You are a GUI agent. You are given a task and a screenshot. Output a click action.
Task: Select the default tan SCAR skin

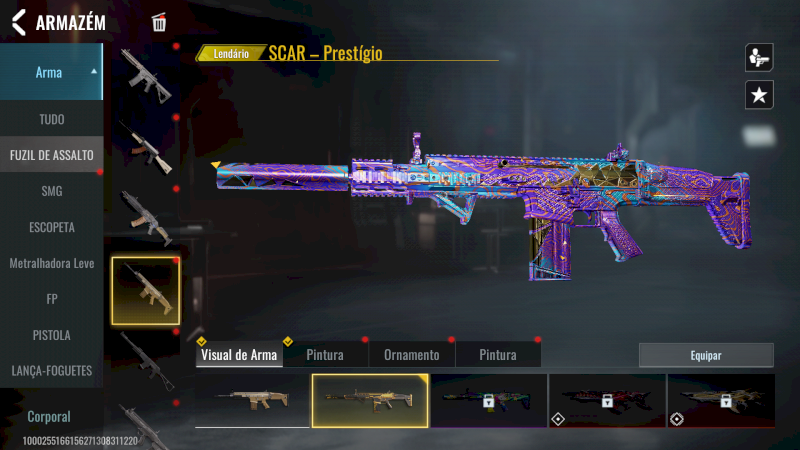coord(253,400)
